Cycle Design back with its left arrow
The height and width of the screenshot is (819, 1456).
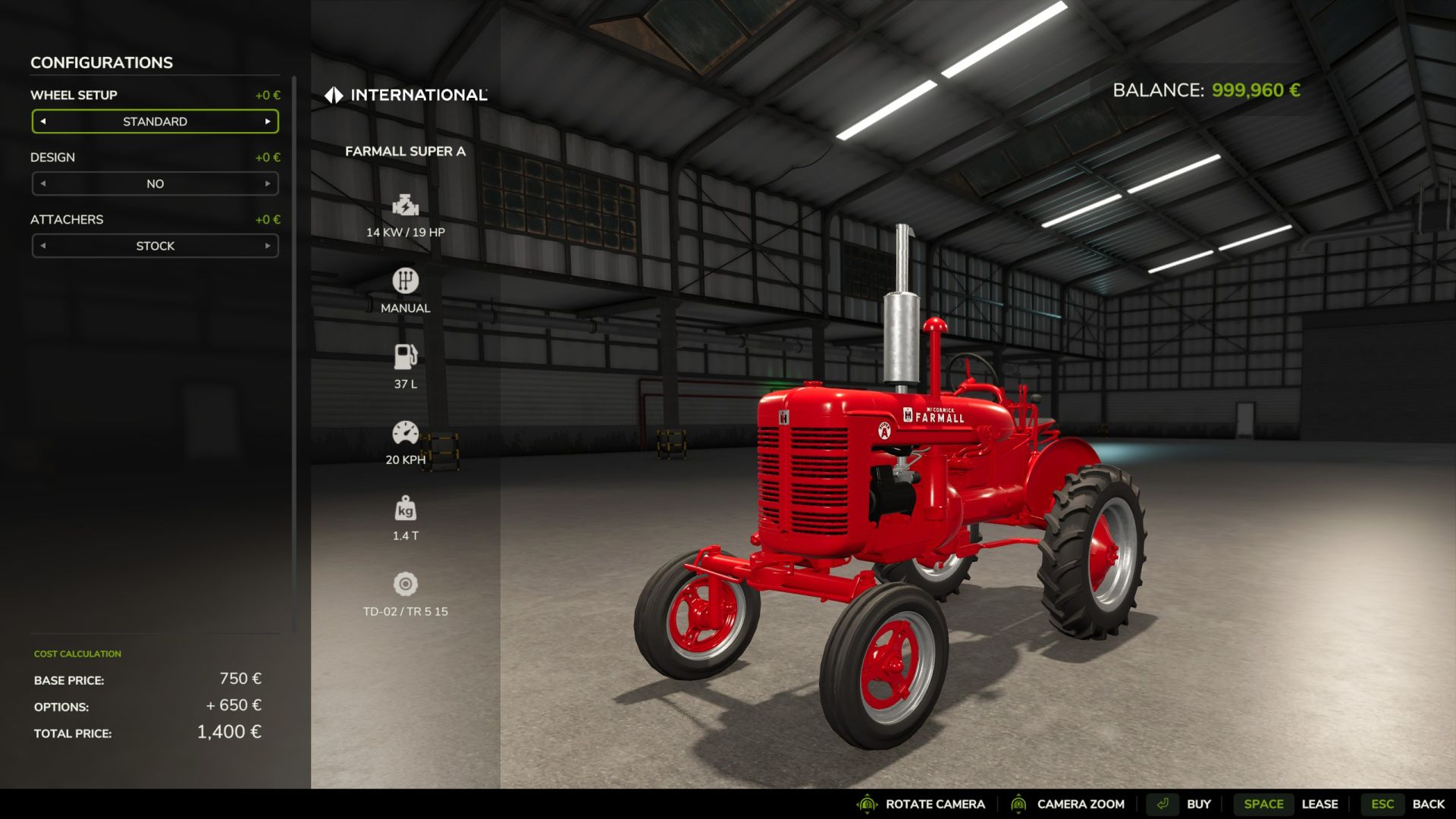point(43,184)
